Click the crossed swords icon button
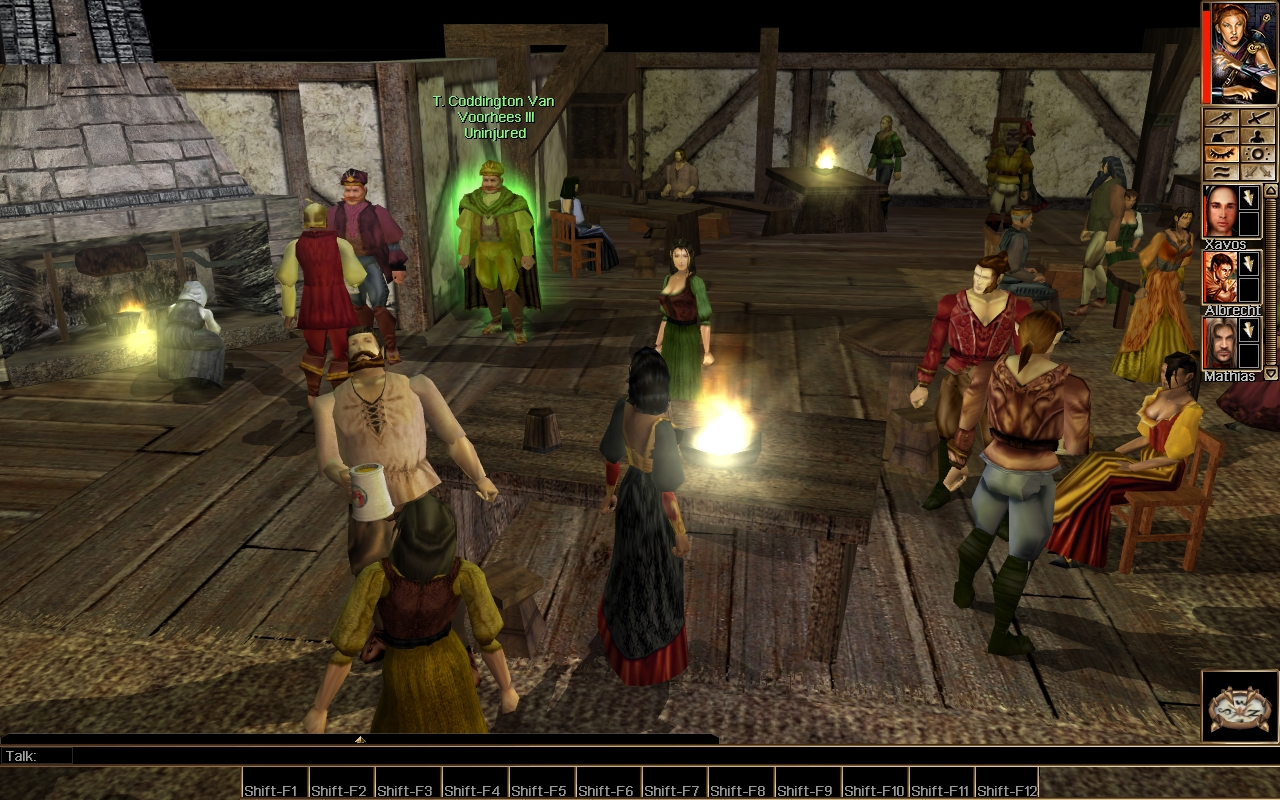Image resolution: width=1280 pixels, height=800 pixels. [x=1257, y=172]
